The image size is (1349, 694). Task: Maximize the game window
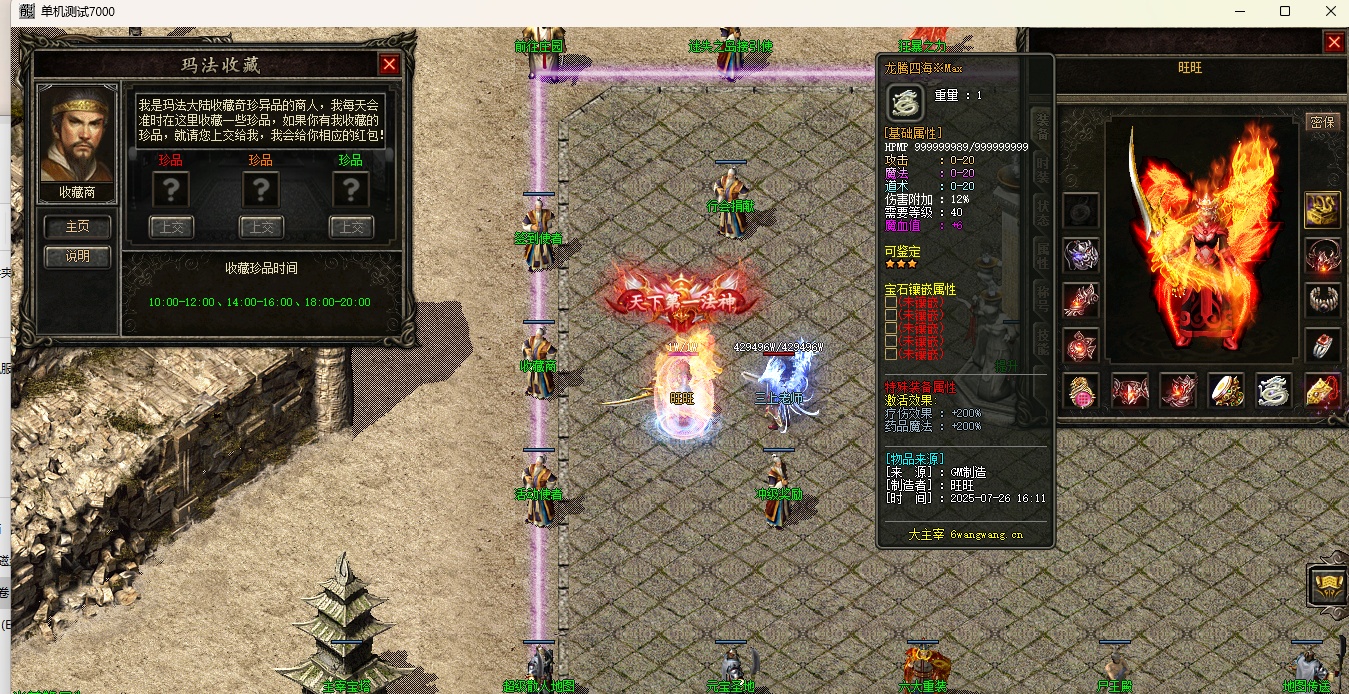click(x=1285, y=12)
